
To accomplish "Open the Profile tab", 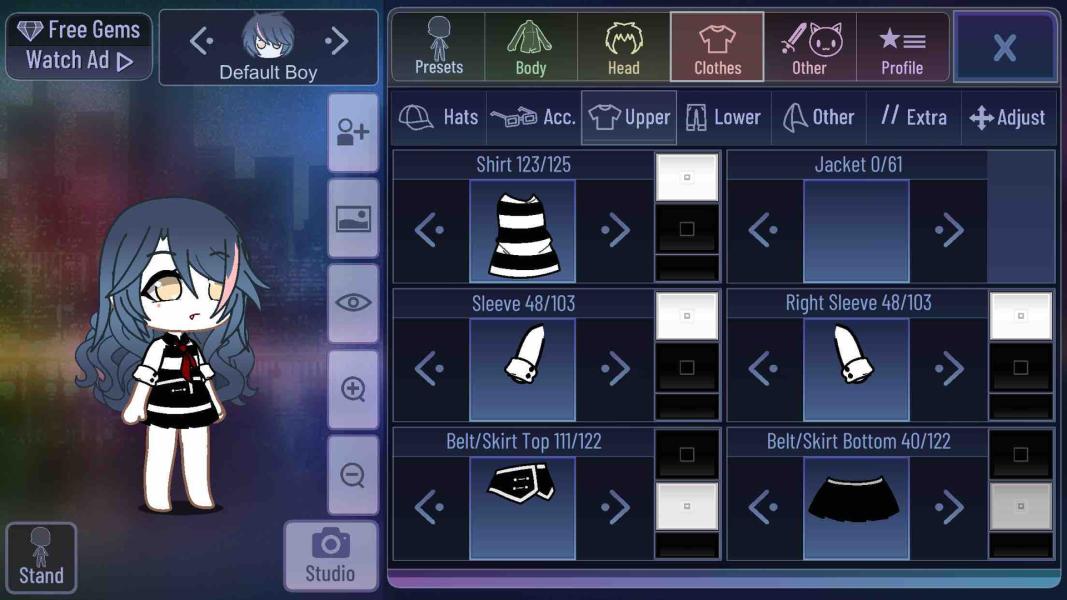I will pyautogui.click(x=901, y=47).
